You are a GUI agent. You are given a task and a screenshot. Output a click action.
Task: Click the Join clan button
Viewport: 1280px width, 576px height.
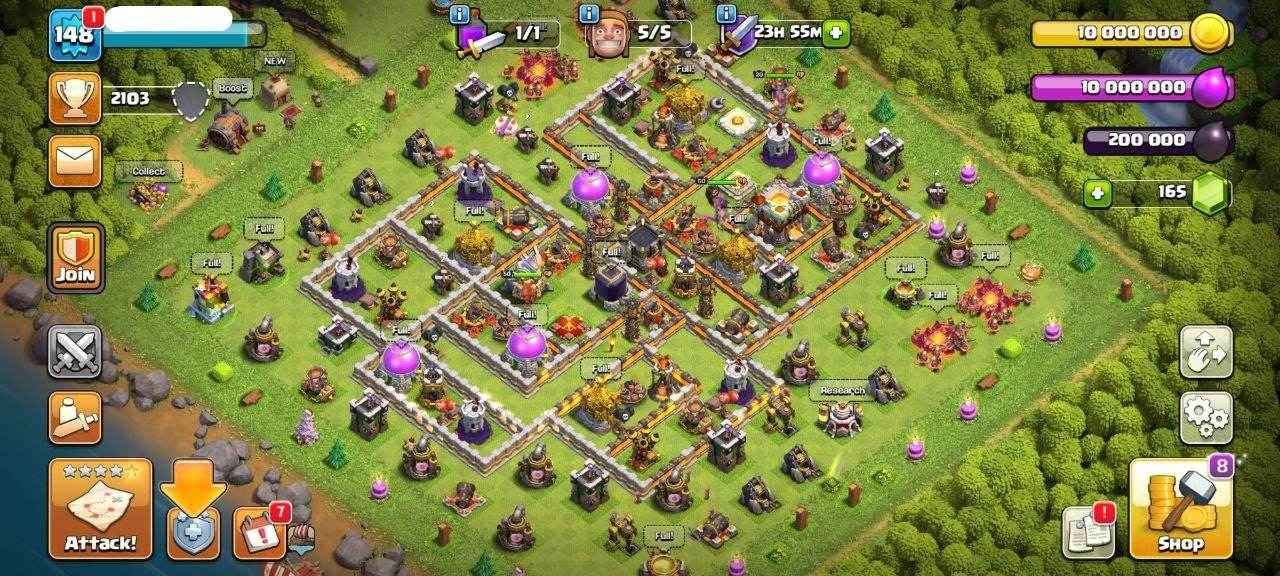click(75, 258)
